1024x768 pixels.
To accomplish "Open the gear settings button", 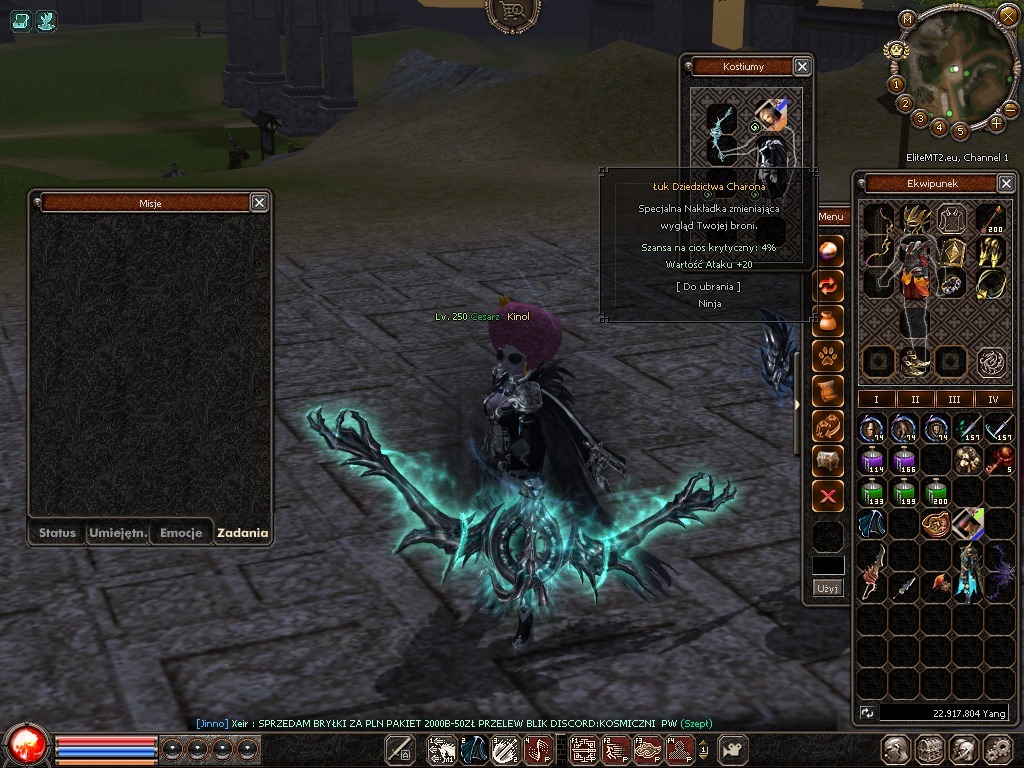I will click(997, 749).
